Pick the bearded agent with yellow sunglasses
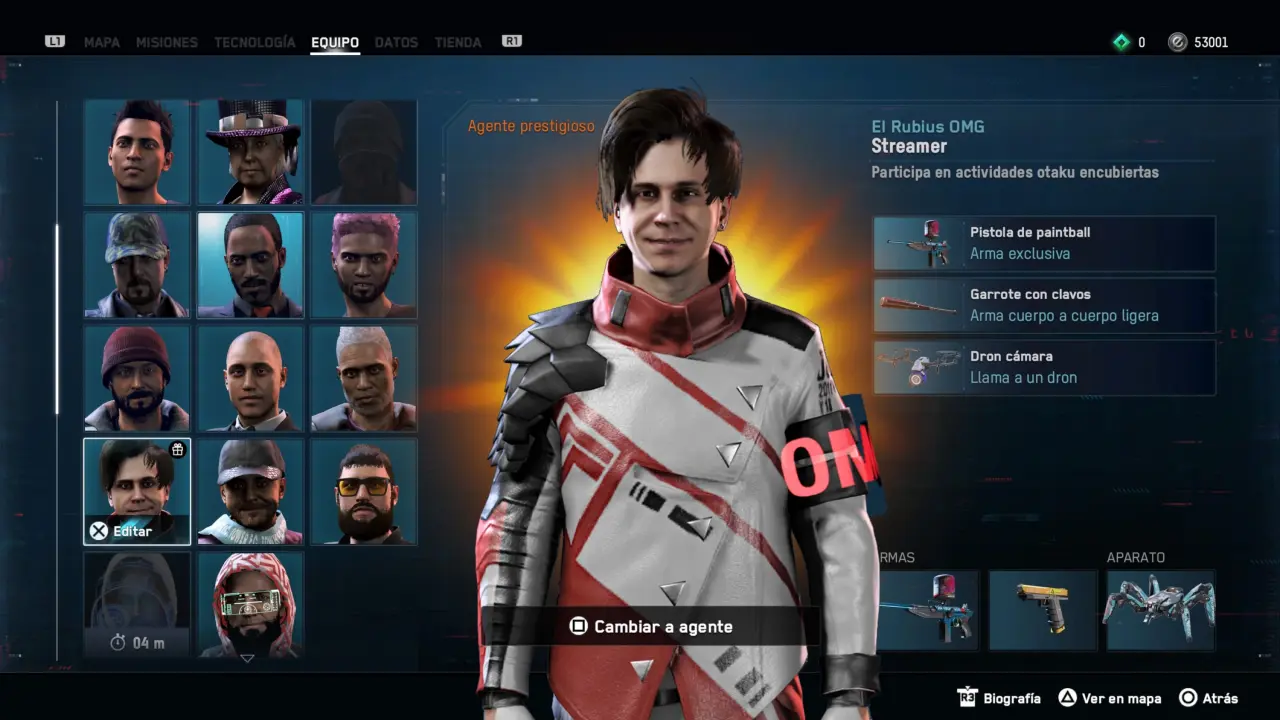 [364, 491]
